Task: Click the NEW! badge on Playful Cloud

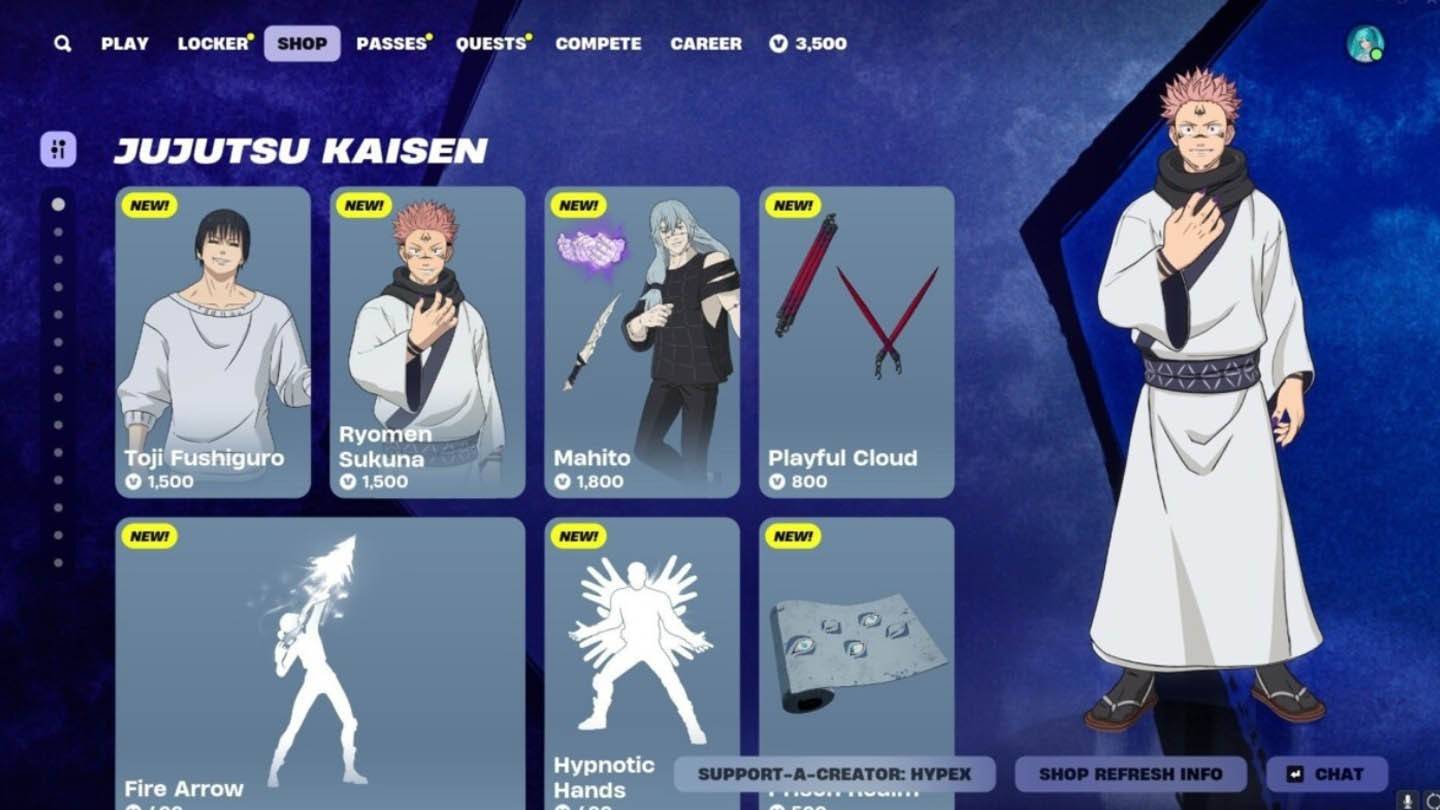Action: [x=791, y=205]
